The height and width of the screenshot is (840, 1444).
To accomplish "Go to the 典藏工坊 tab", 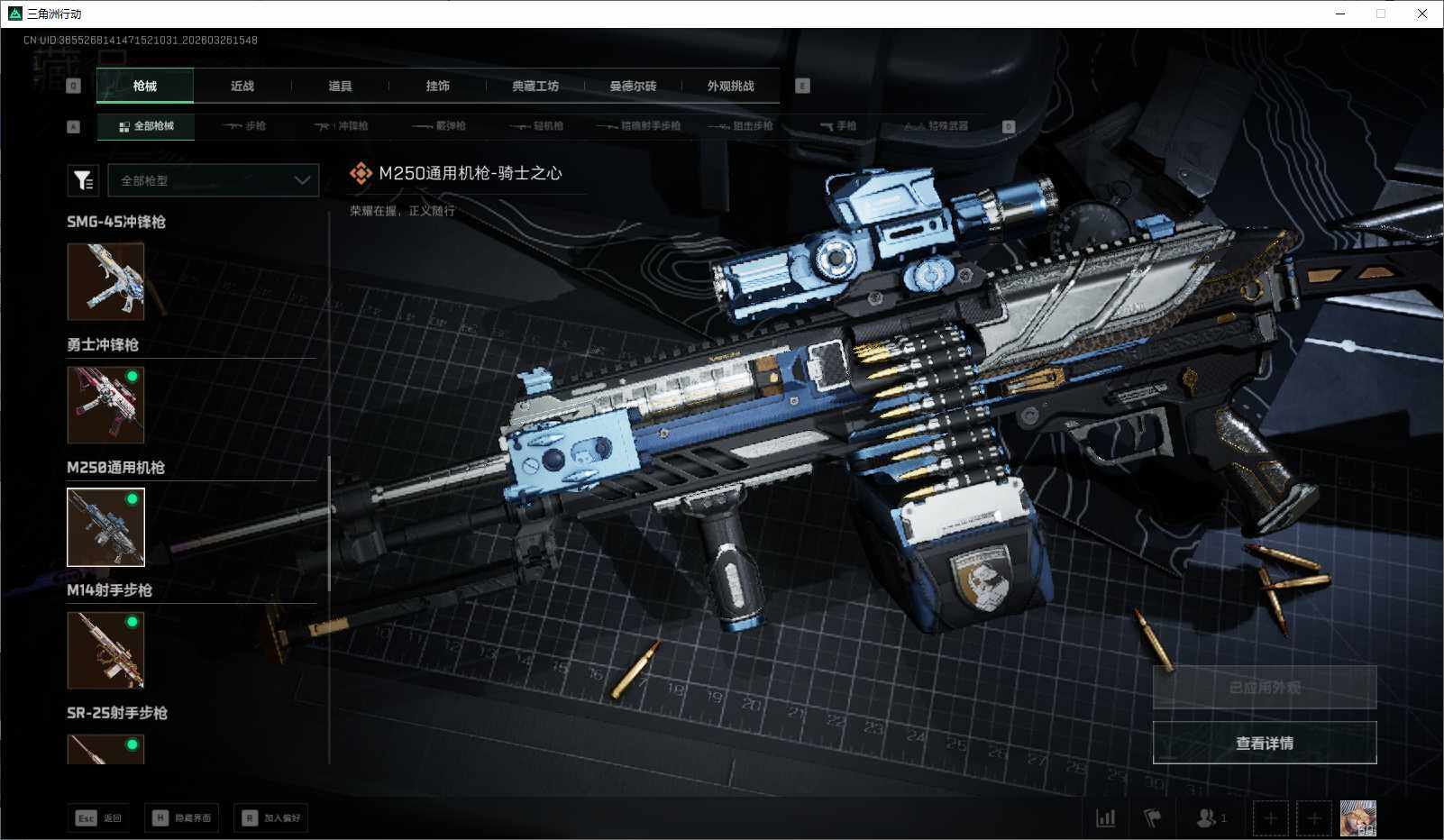I will click(x=535, y=86).
